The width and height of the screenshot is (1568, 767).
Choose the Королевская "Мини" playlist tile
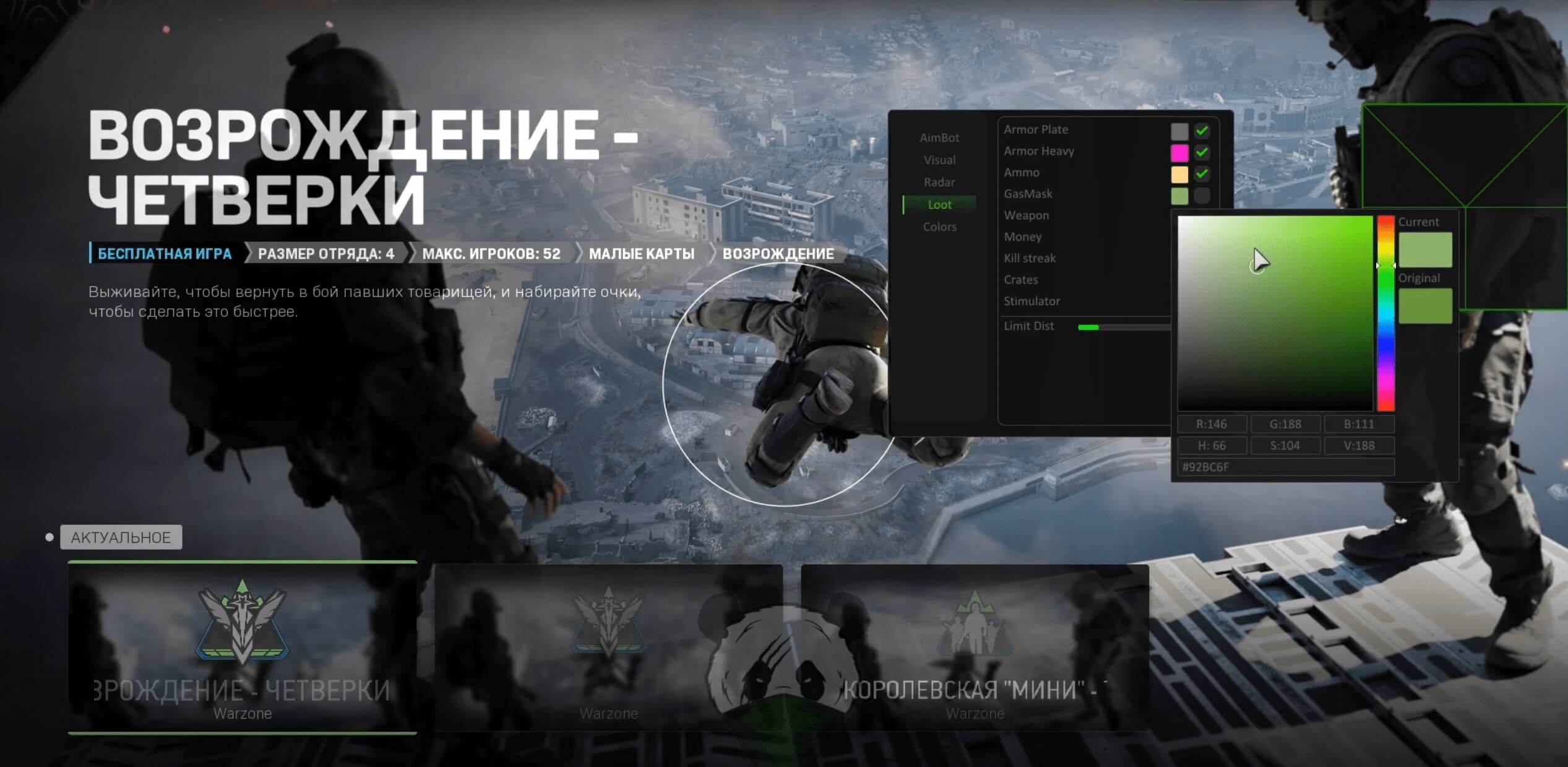pos(975,647)
